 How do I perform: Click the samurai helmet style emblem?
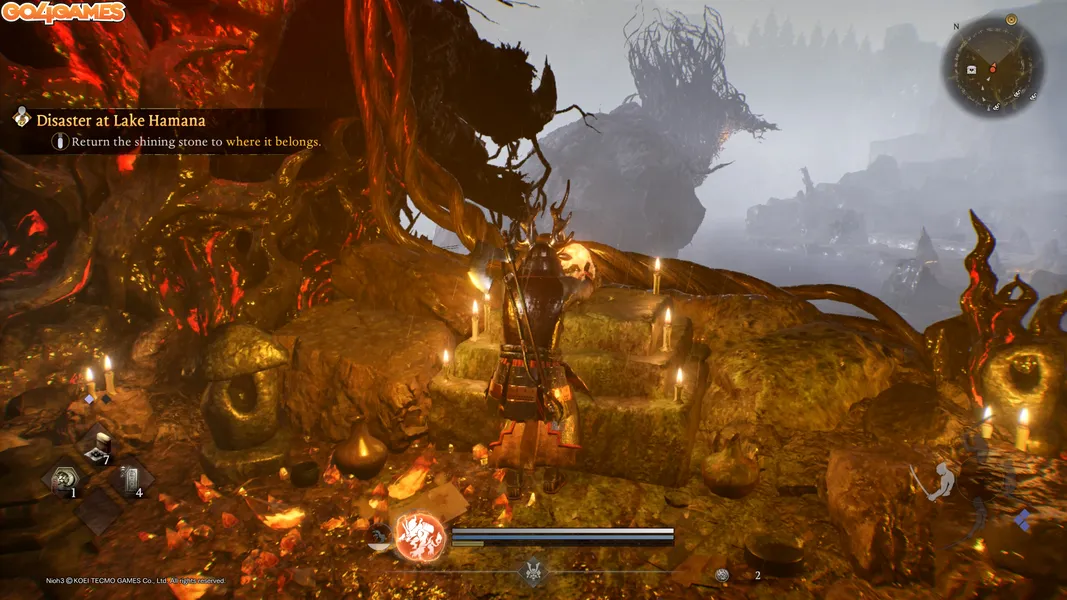(x=533, y=572)
